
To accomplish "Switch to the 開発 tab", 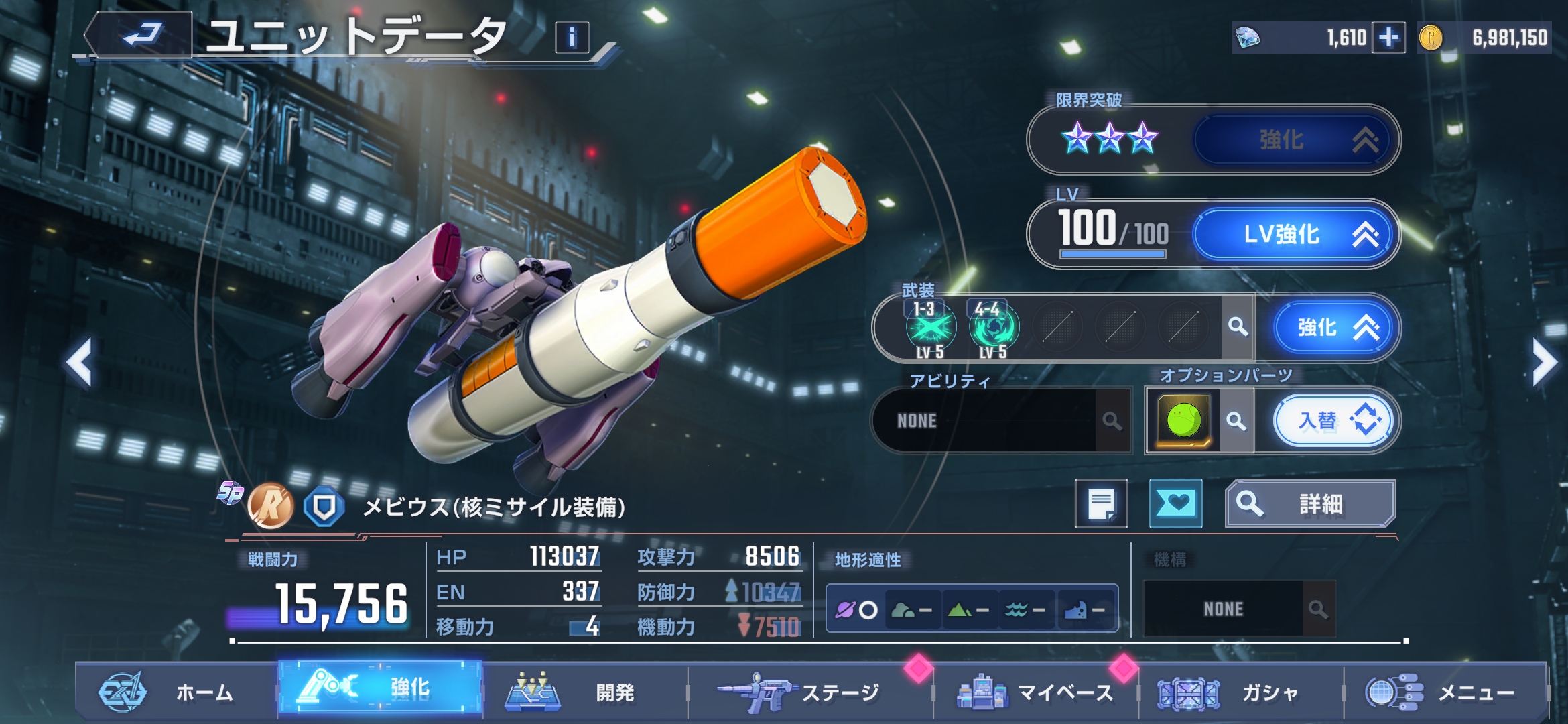I will coord(583,692).
